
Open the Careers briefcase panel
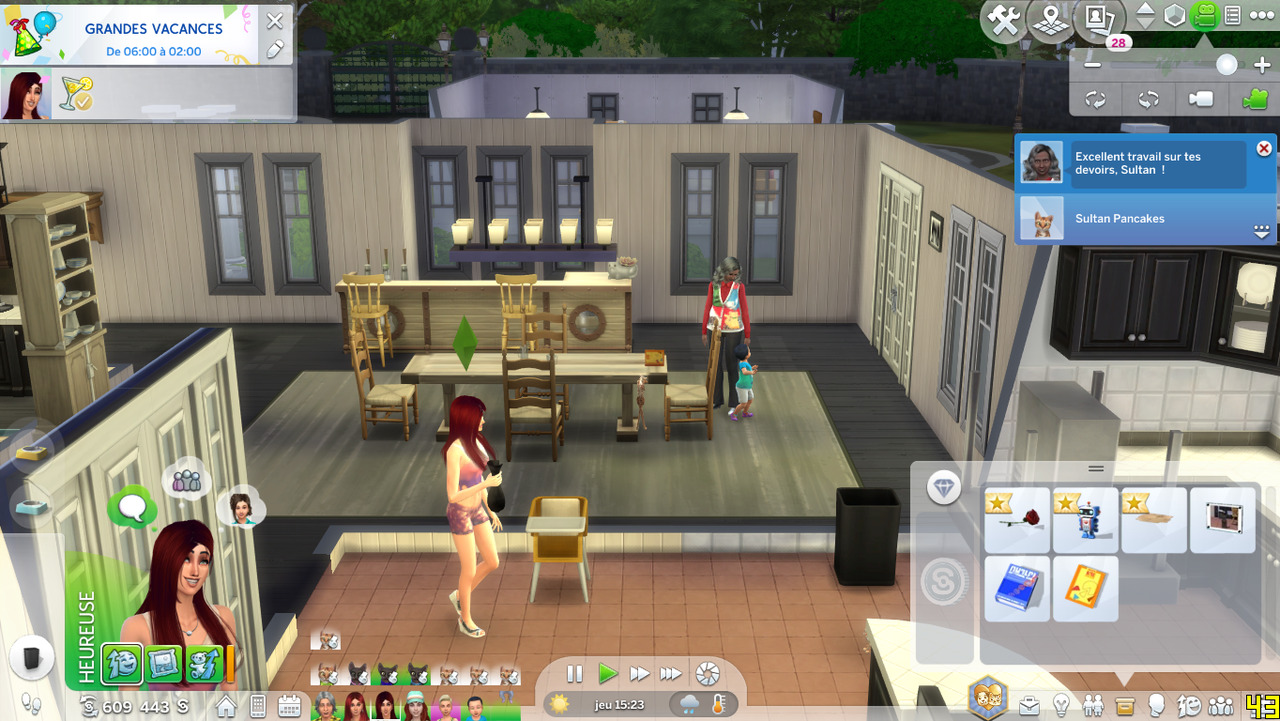point(1029,706)
